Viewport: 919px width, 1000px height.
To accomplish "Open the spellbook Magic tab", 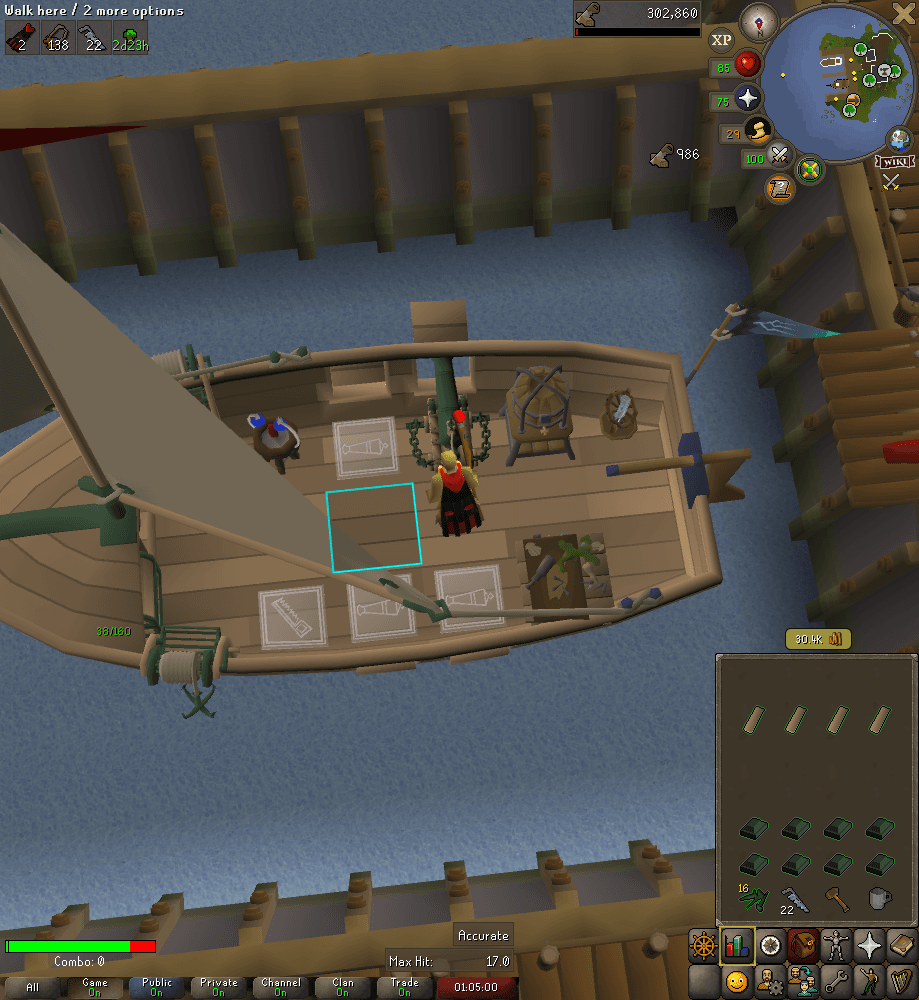I will tap(901, 945).
